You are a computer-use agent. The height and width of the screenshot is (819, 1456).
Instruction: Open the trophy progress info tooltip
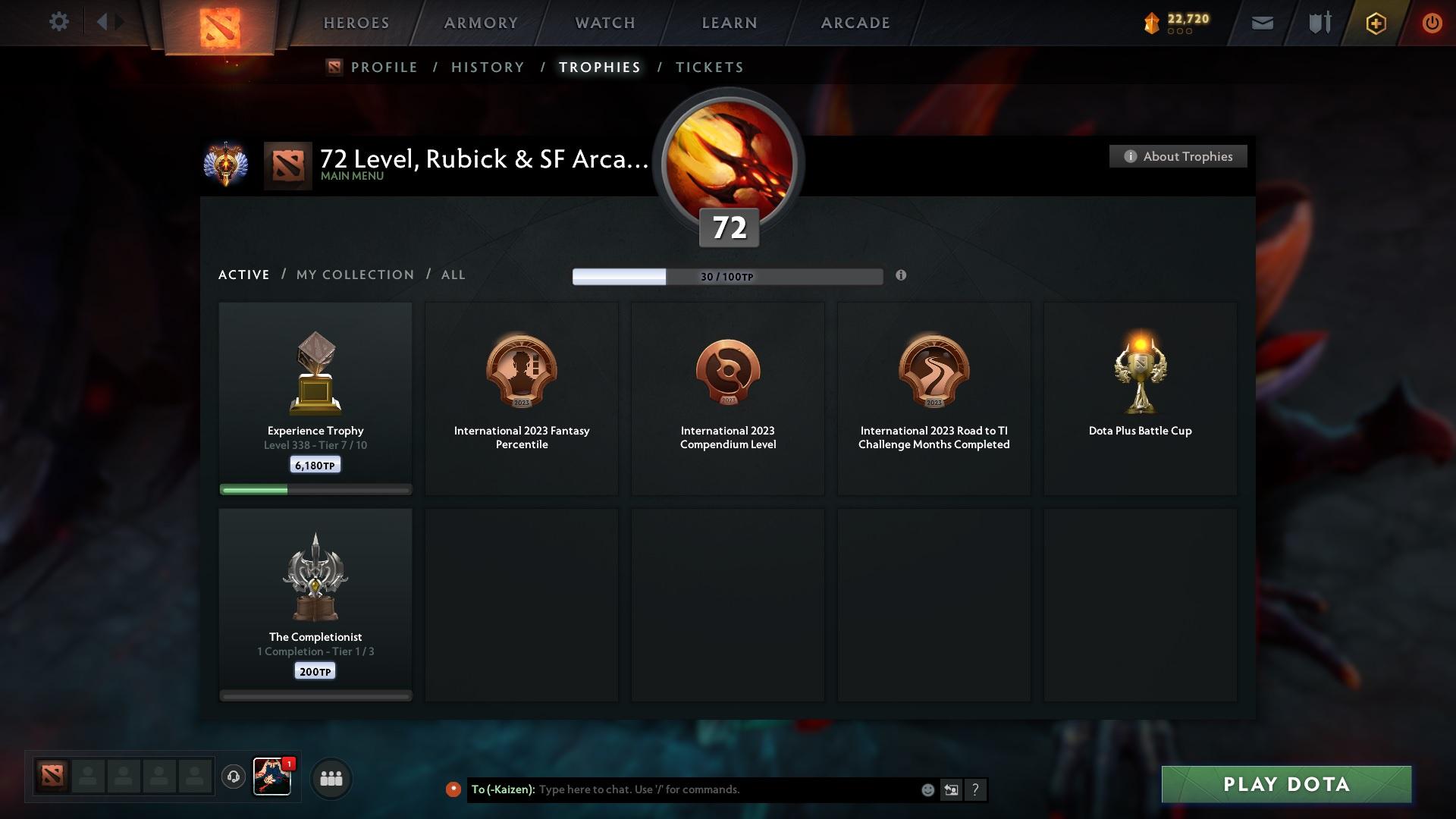click(902, 276)
